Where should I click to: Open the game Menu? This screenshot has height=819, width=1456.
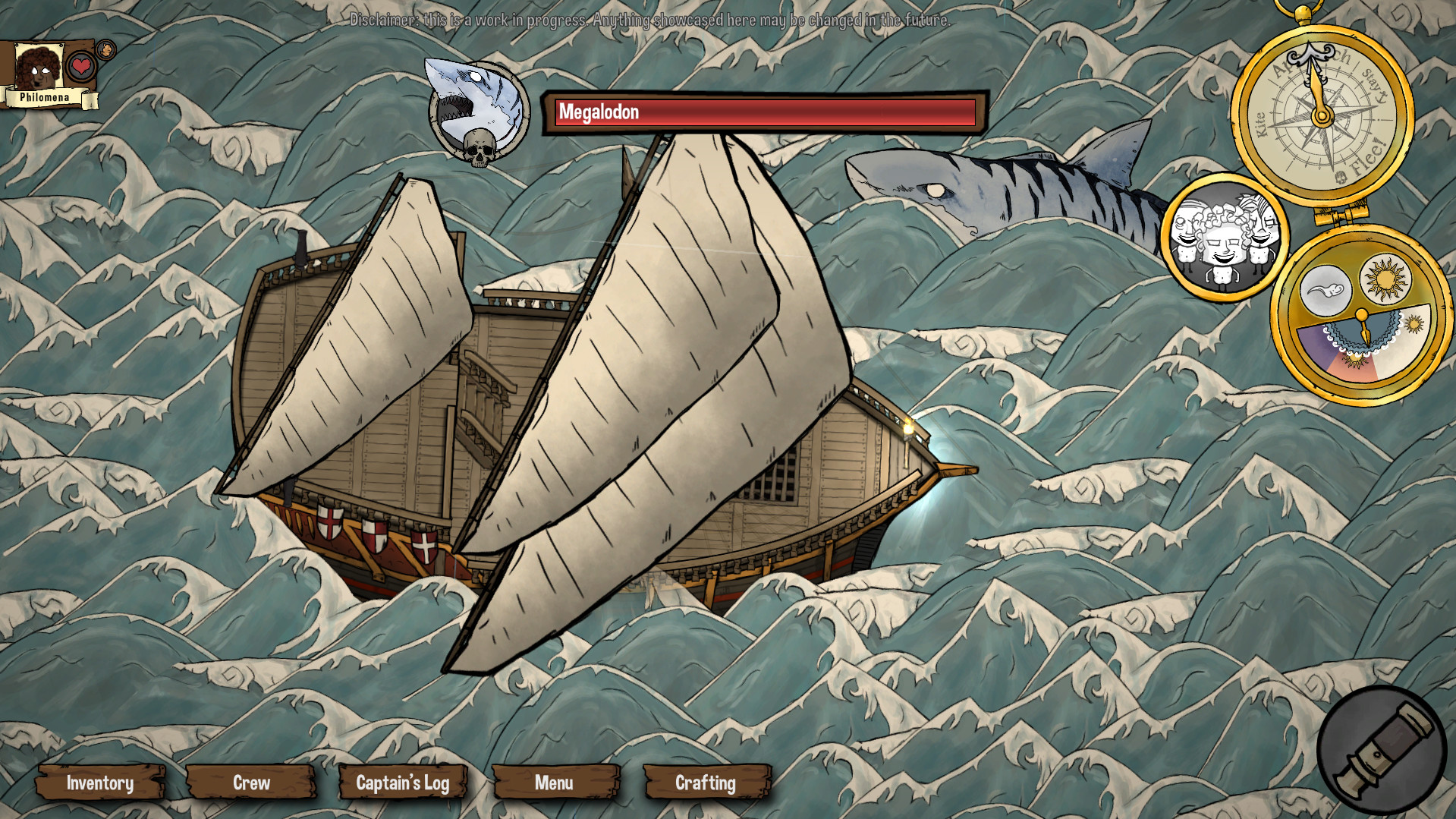point(555,783)
